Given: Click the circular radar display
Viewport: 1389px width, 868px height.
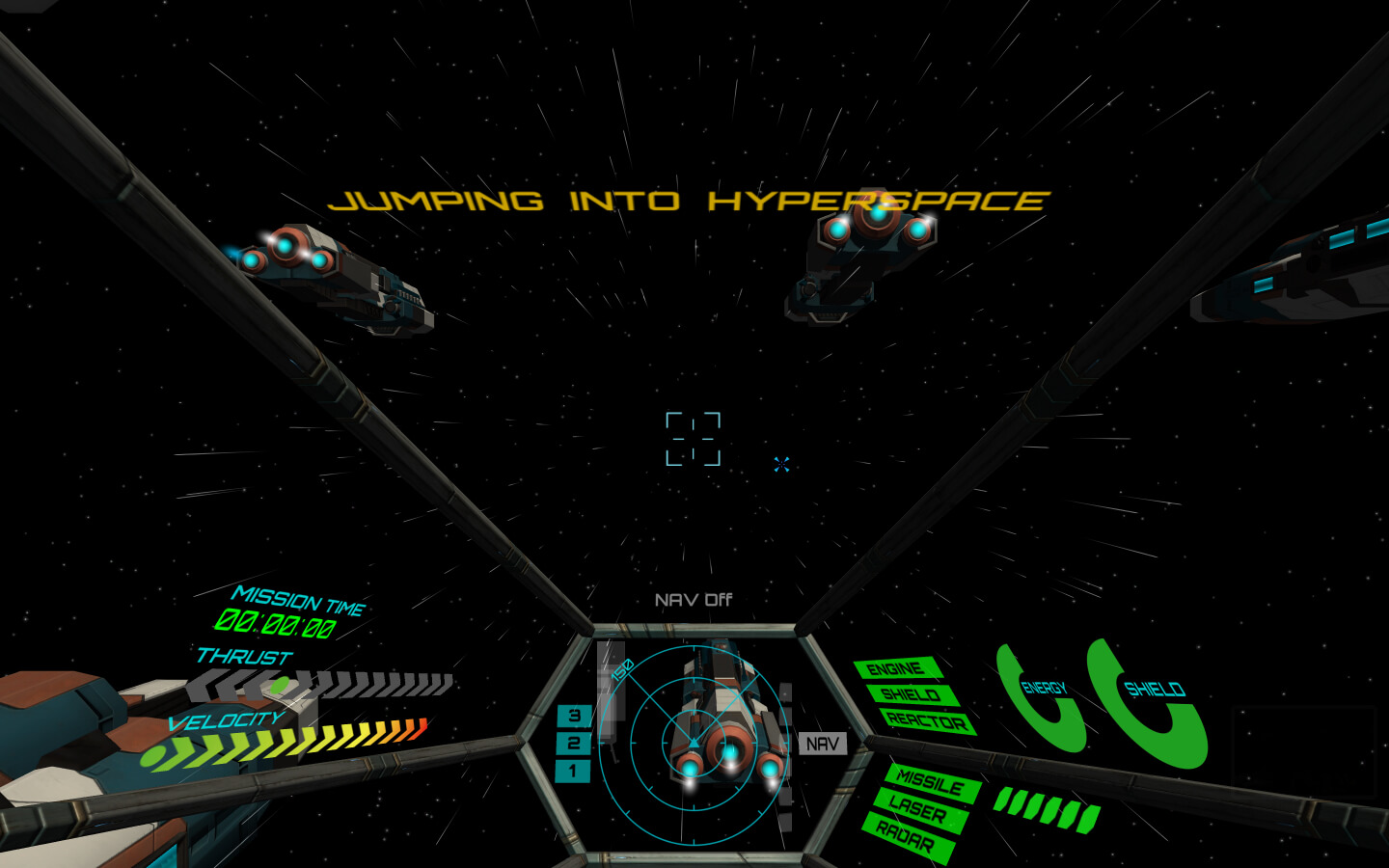Looking at the screenshot, I should pos(693,744).
